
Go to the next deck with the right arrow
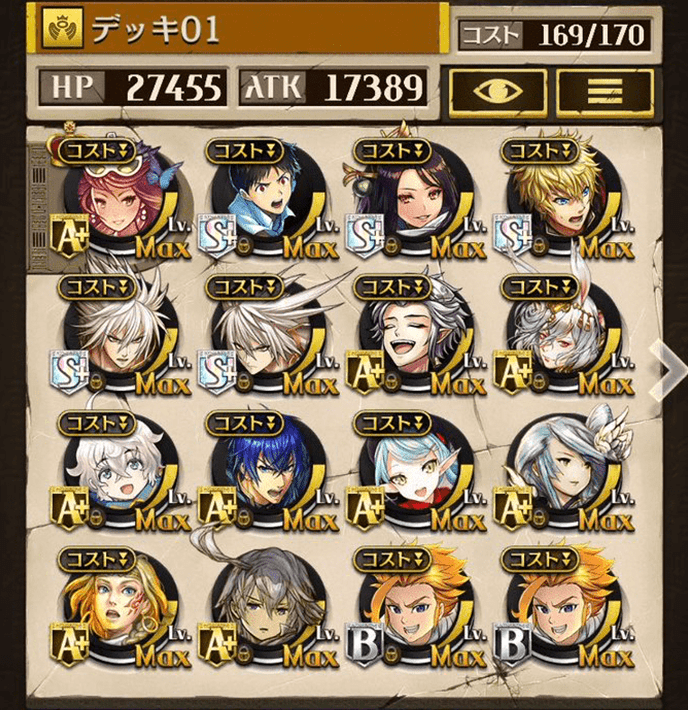click(x=667, y=367)
